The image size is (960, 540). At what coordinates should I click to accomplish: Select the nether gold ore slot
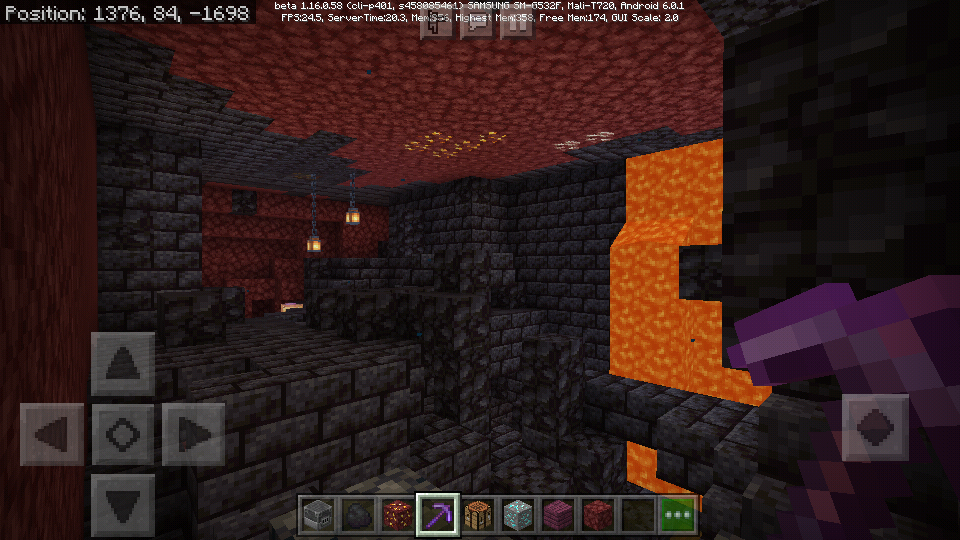[398, 515]
